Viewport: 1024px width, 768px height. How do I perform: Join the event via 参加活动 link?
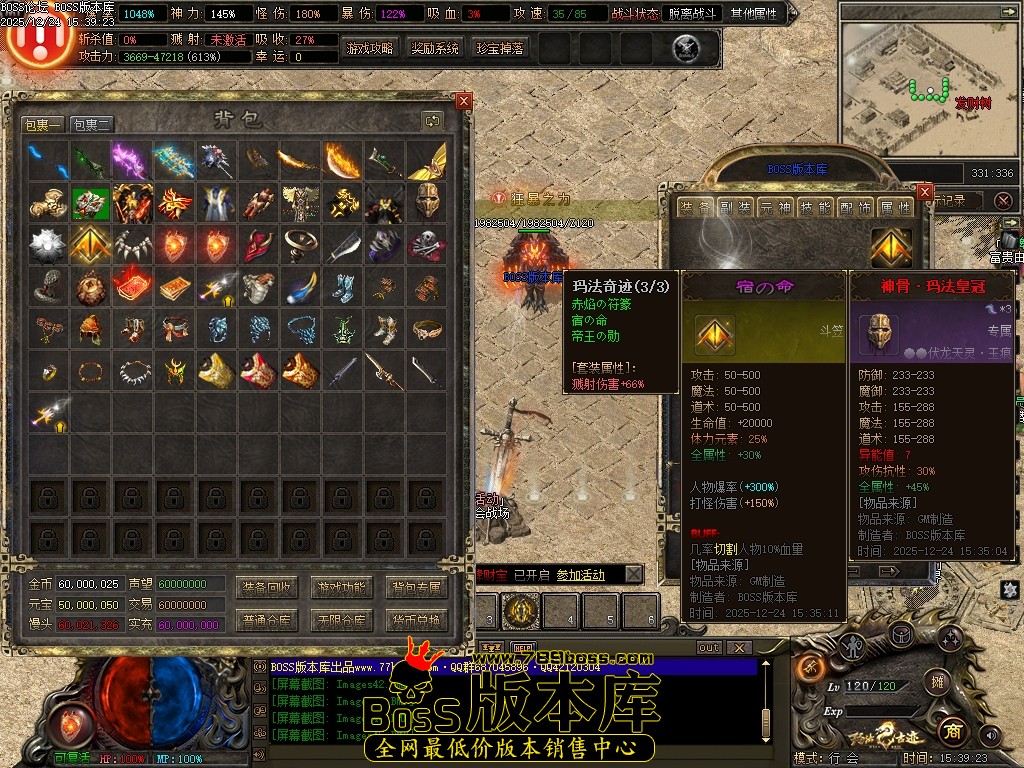tap(580, 575)
